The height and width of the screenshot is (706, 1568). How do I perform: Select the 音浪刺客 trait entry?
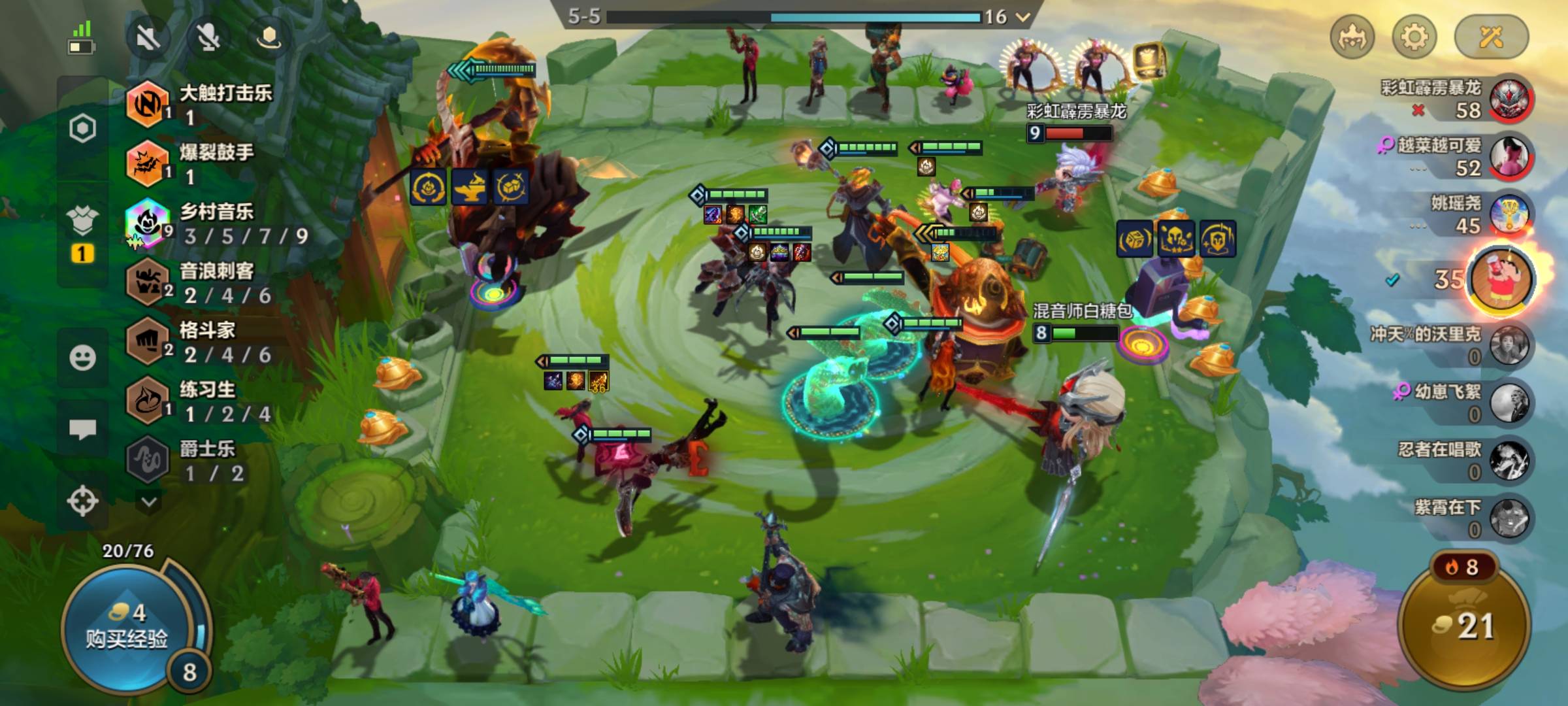[216, 282]
